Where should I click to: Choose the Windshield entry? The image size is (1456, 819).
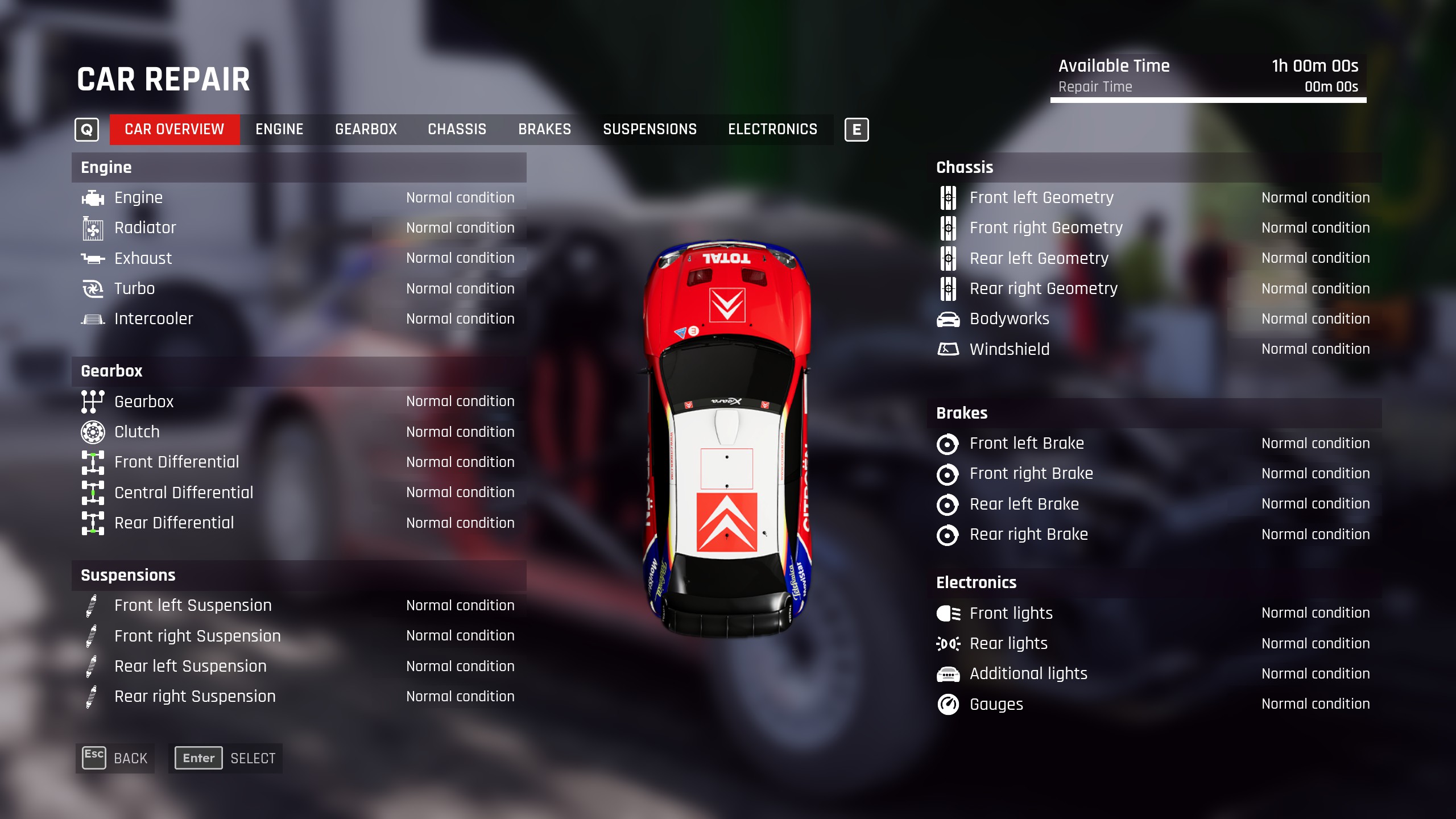tap(1153, 349)
